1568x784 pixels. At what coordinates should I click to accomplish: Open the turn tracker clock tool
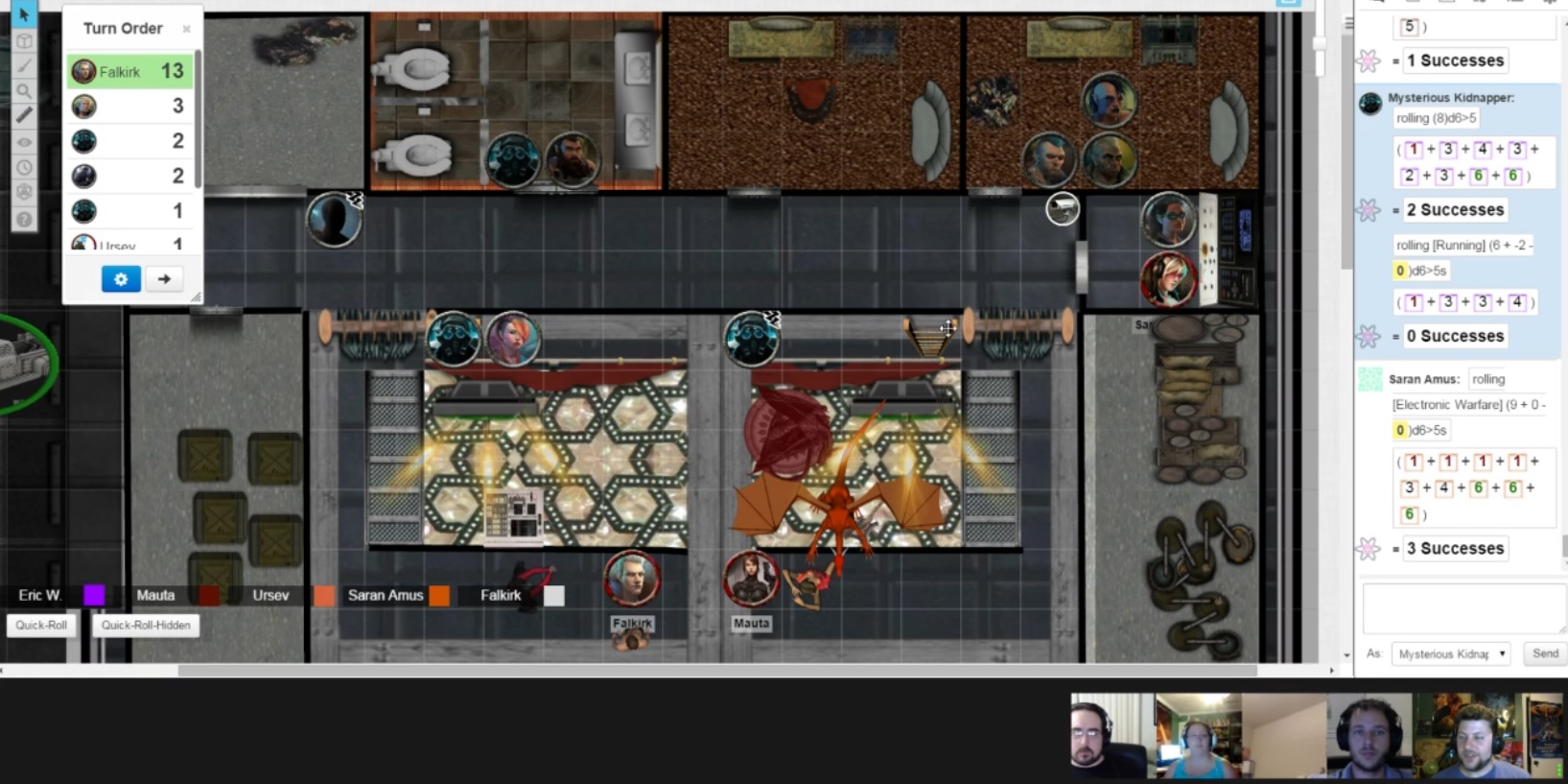tap(25, 166)
